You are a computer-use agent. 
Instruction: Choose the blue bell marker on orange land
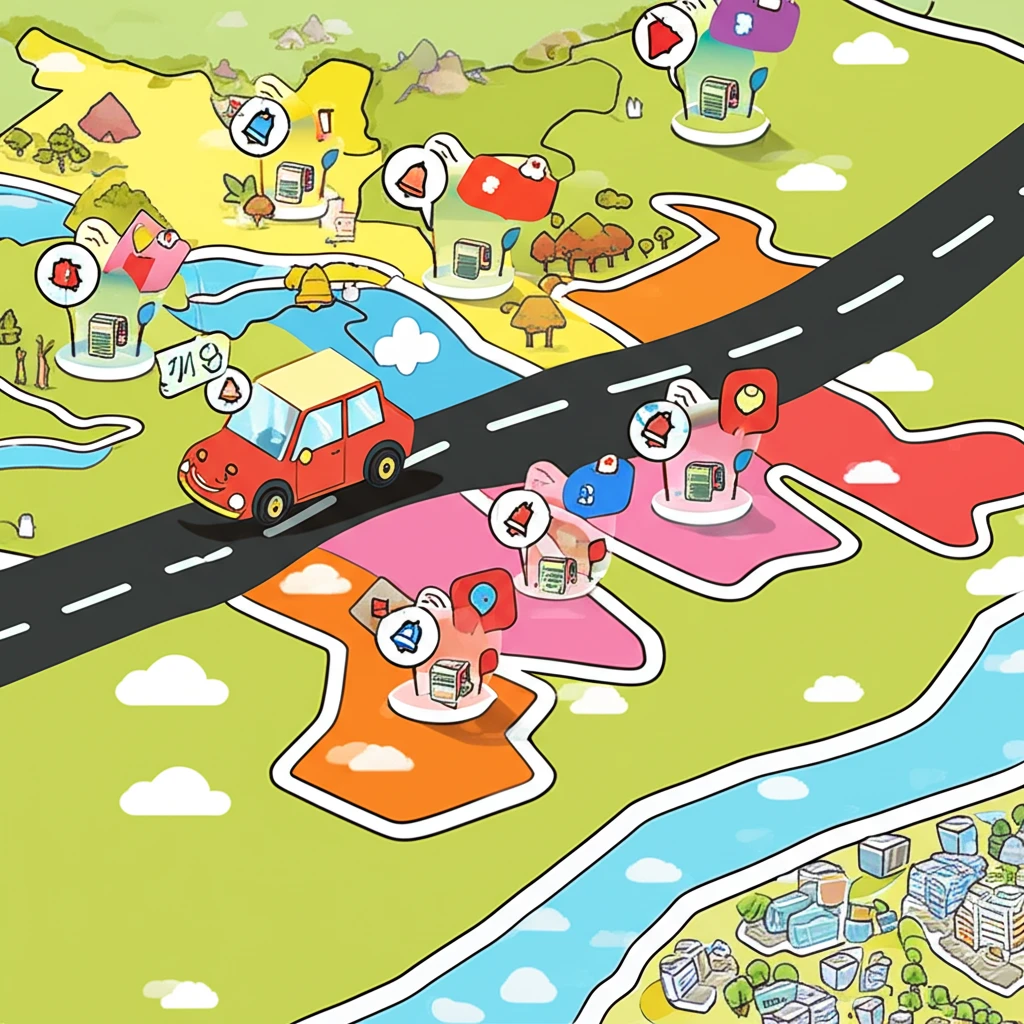pyautogui.click(x=407, y=635)
